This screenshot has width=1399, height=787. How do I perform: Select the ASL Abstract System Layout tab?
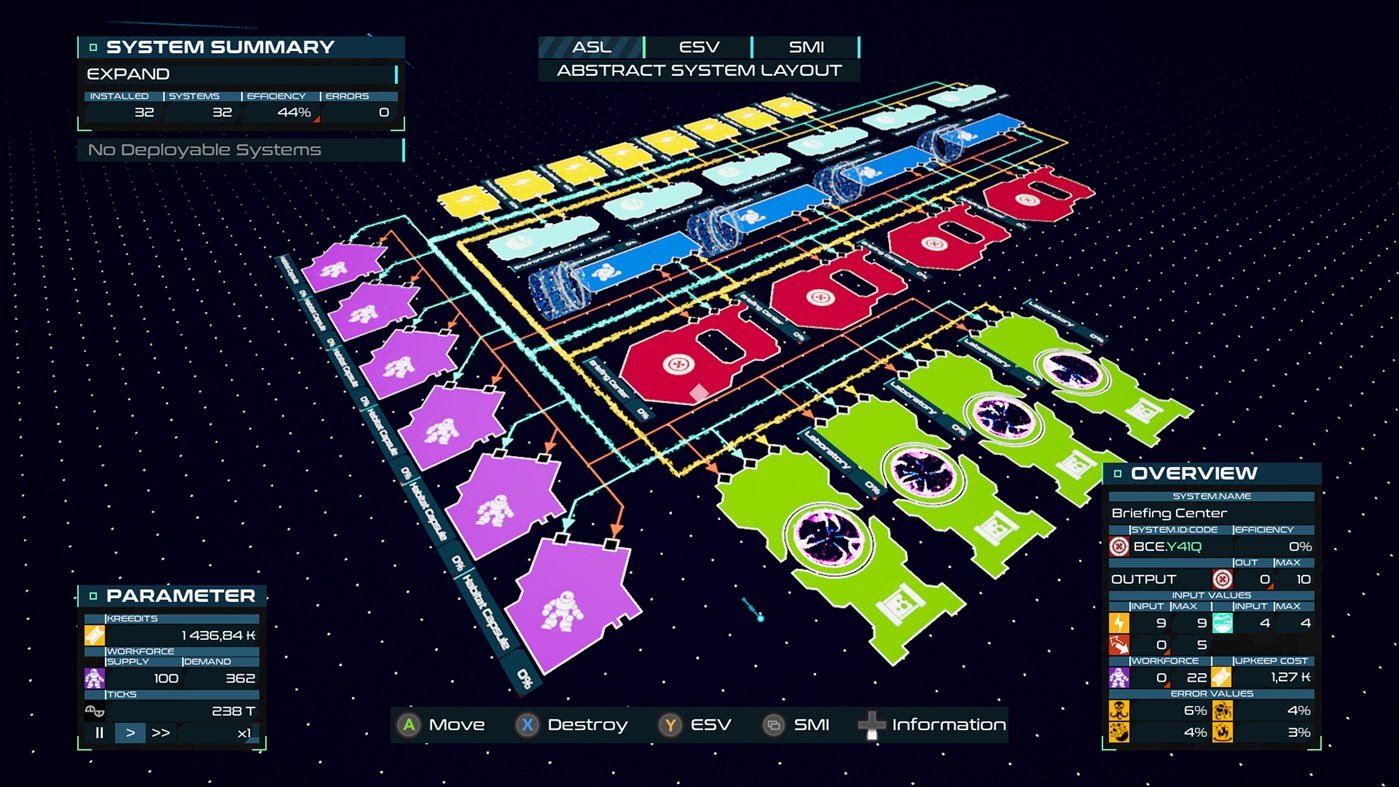click(590, 46)
